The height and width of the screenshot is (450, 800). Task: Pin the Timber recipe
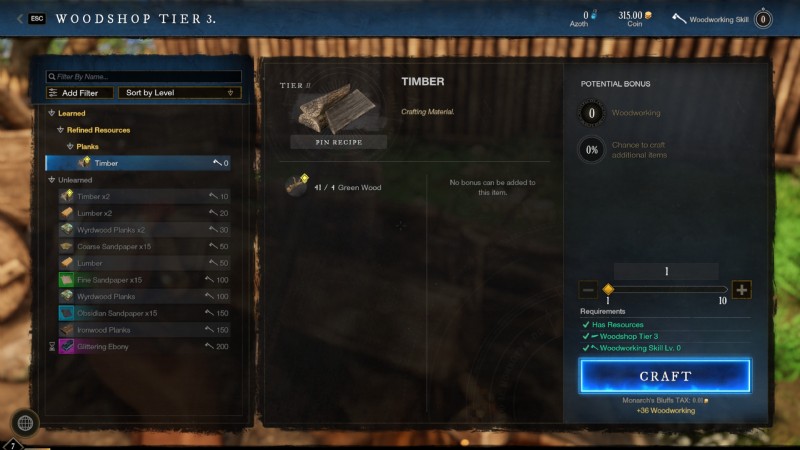pyautogui.click(x=338, y=142)
